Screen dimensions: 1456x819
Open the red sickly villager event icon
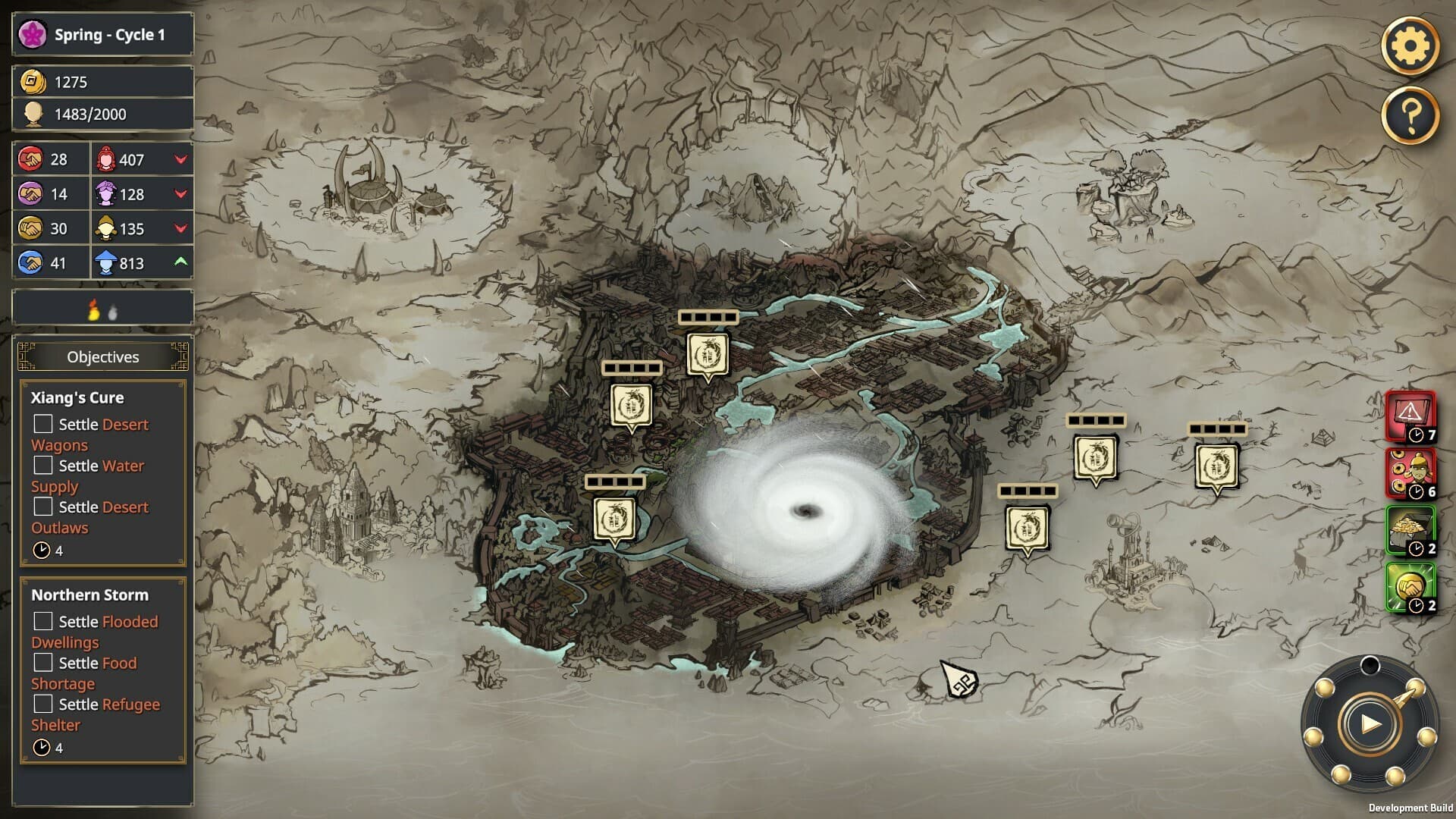1410,472
